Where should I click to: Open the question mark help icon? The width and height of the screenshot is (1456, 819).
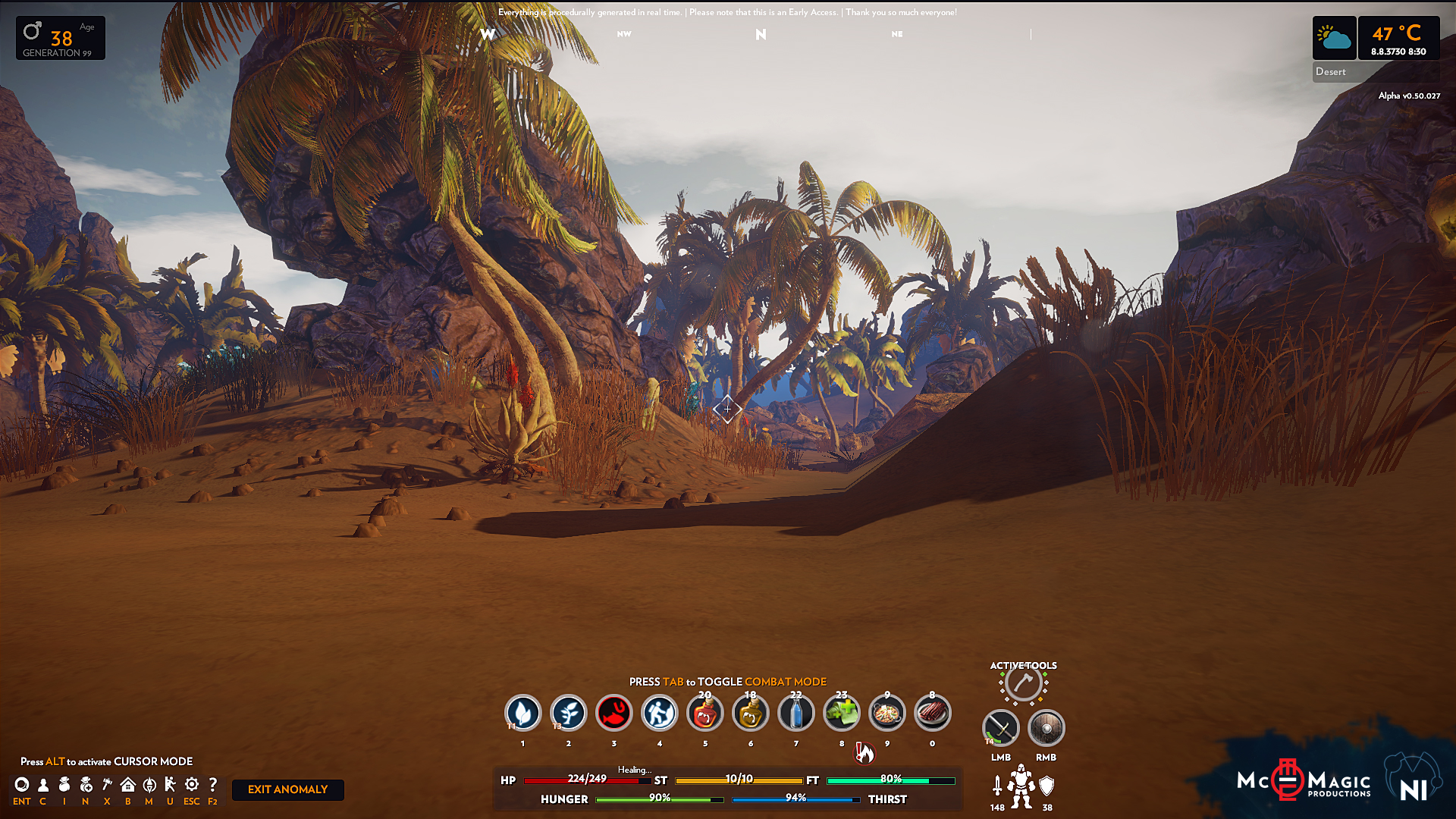(x=213, y=785)
